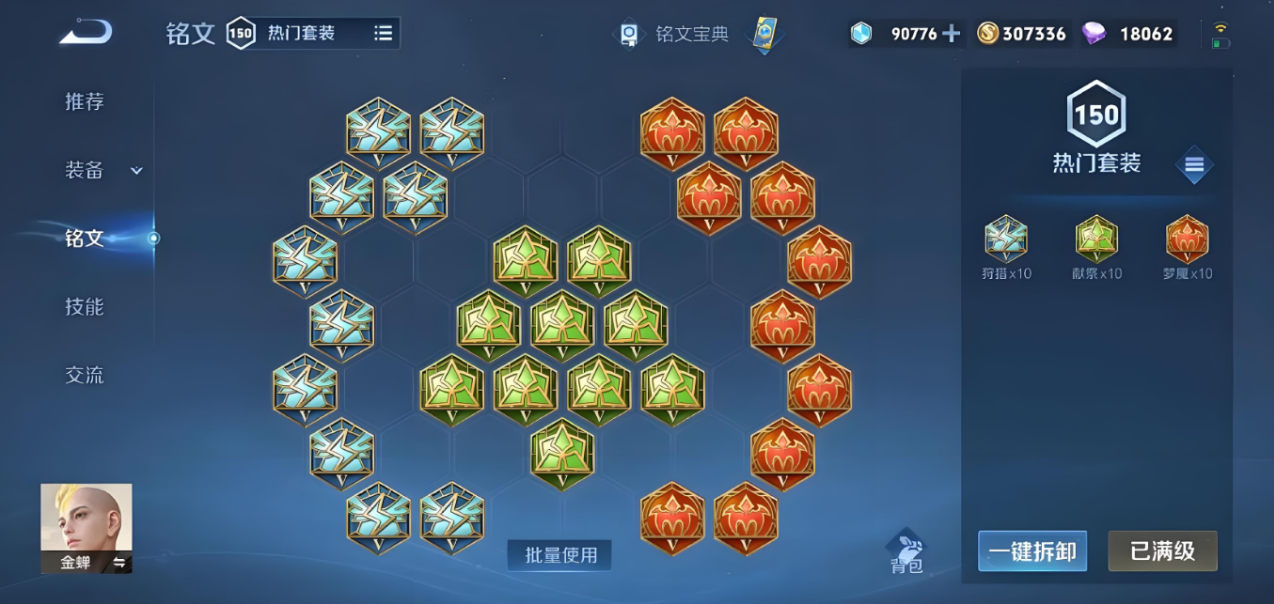
Task: Open the 交流 tab
Action: [x=84, y=375]
